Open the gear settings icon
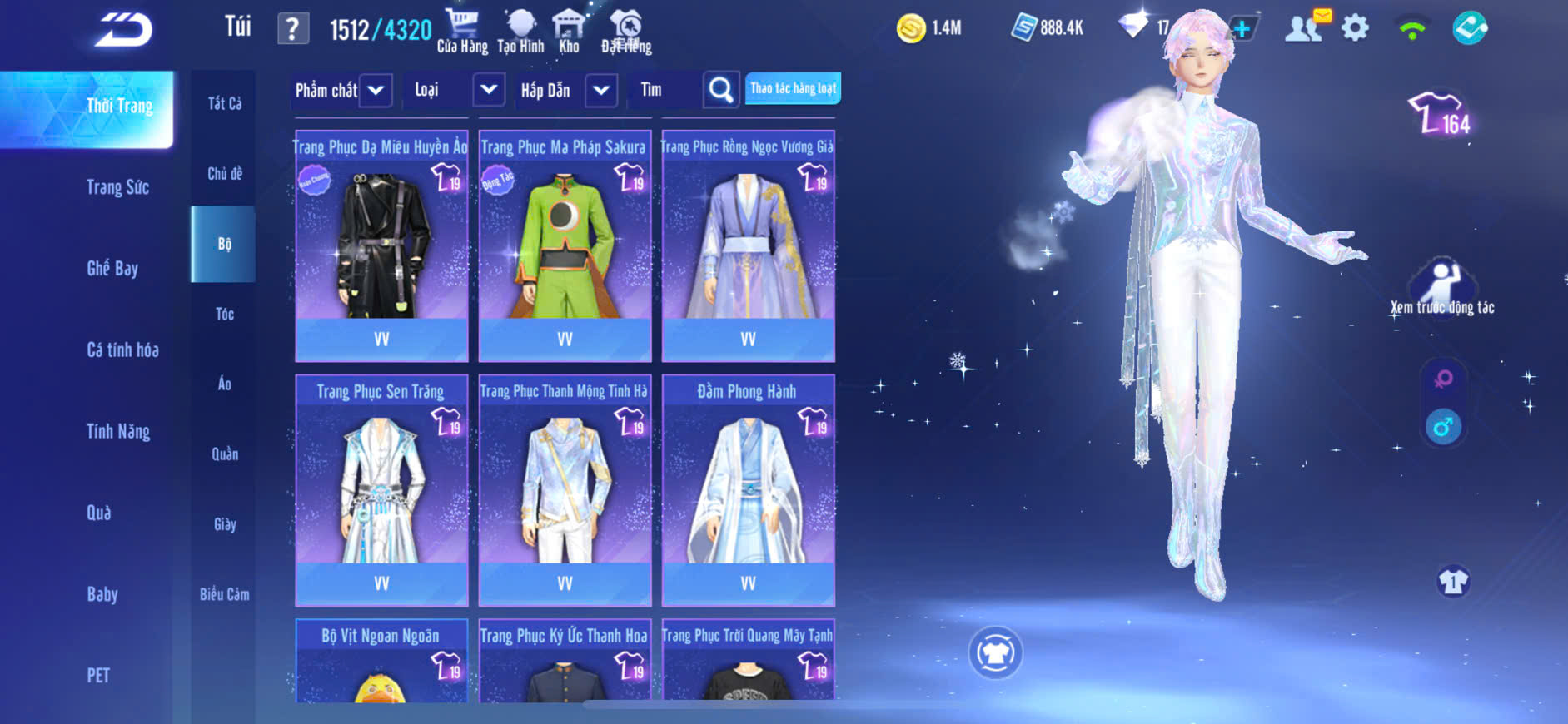1568x724 pixels. 1355,28
